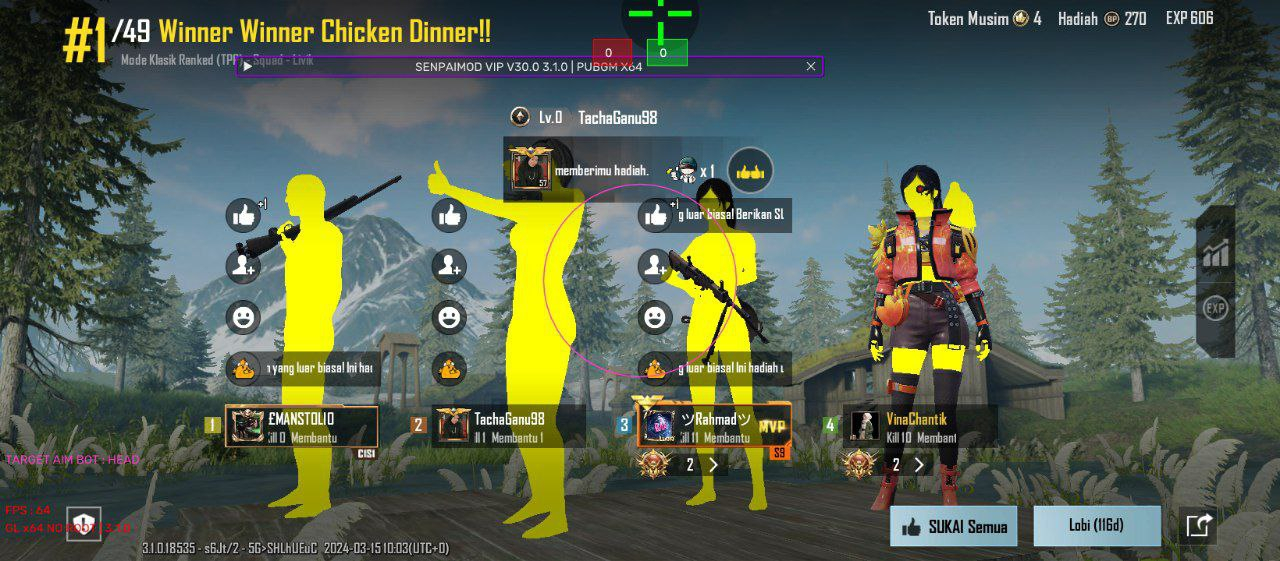Return to lobby with the Lobi button
This screenshot has height=561, width=1280.
point(1096,525)
